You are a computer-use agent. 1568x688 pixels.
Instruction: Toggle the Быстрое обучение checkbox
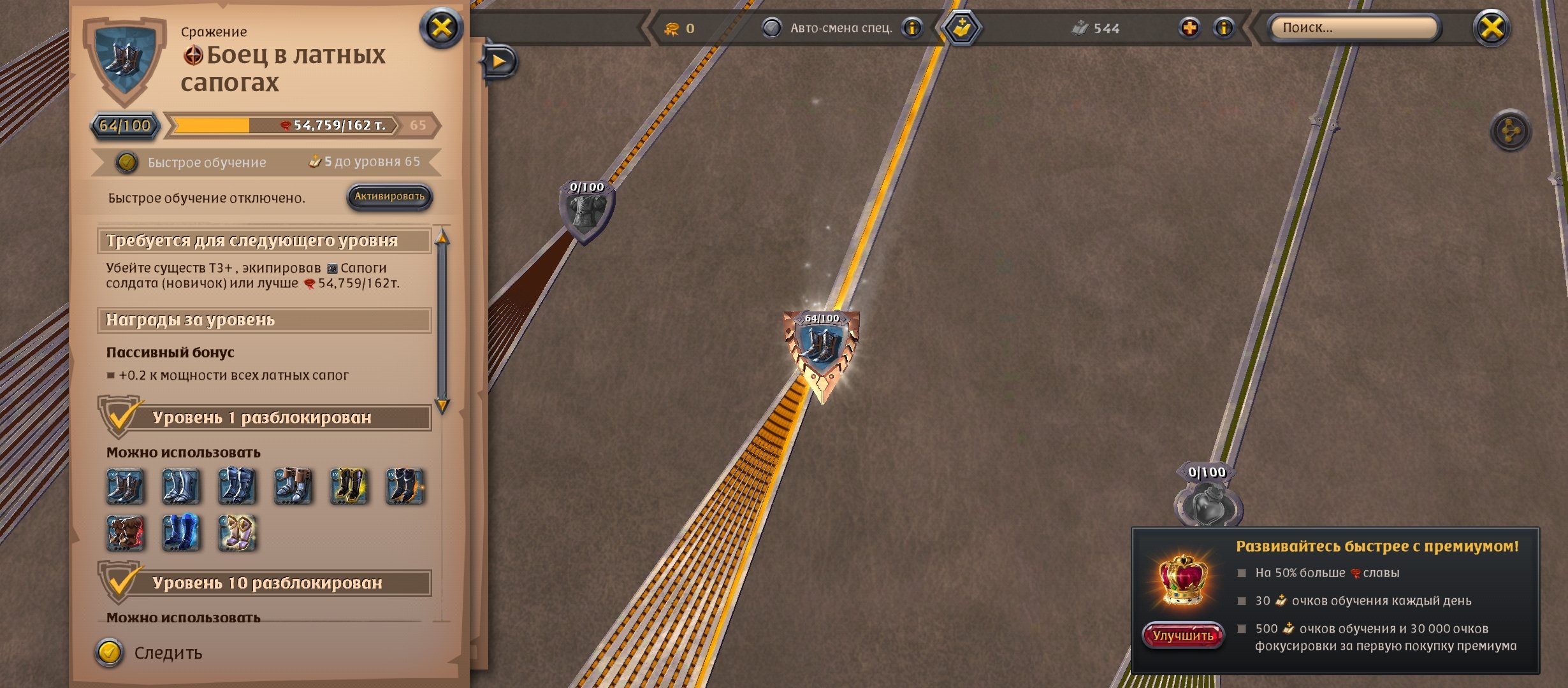click(127, 162)
